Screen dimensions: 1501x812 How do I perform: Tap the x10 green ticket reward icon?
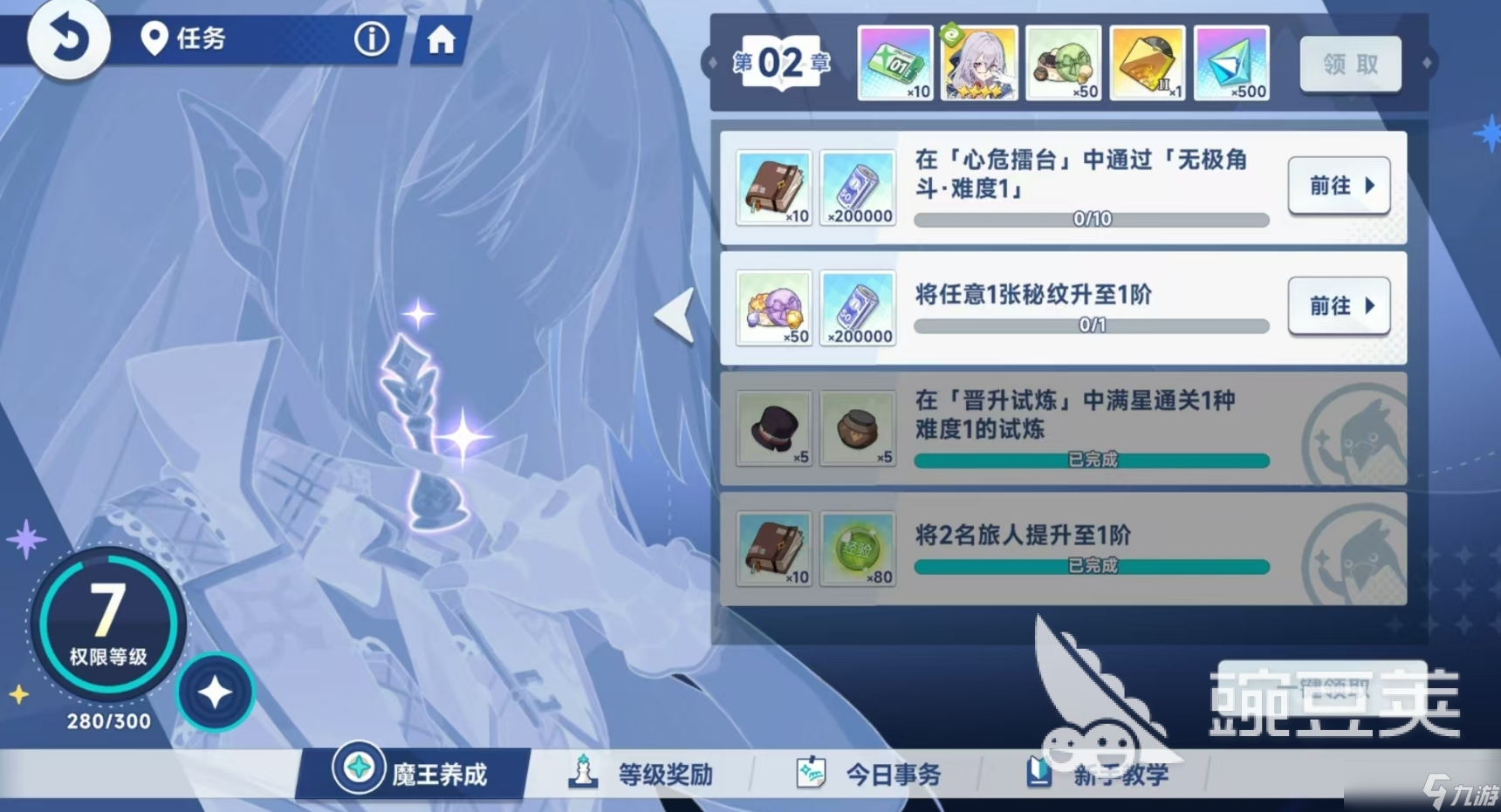[x=895, y=62]
